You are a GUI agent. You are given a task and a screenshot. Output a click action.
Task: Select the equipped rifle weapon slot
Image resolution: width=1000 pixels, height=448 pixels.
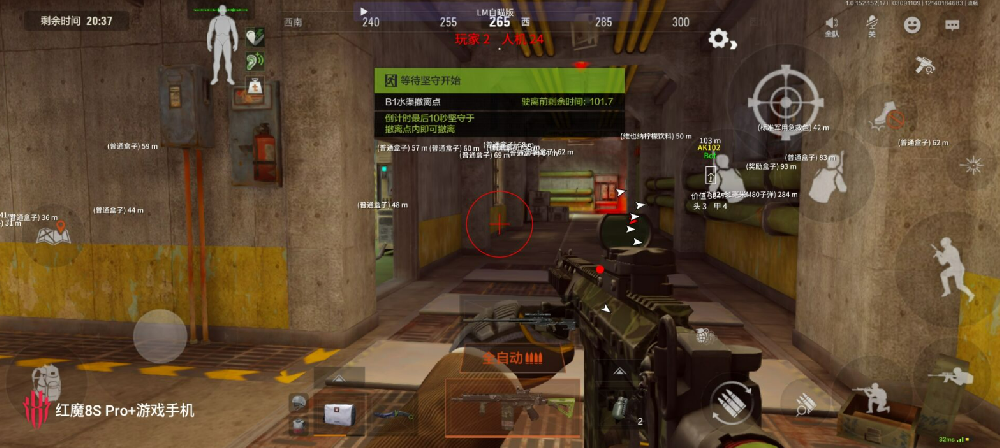[x=510, y=403]
